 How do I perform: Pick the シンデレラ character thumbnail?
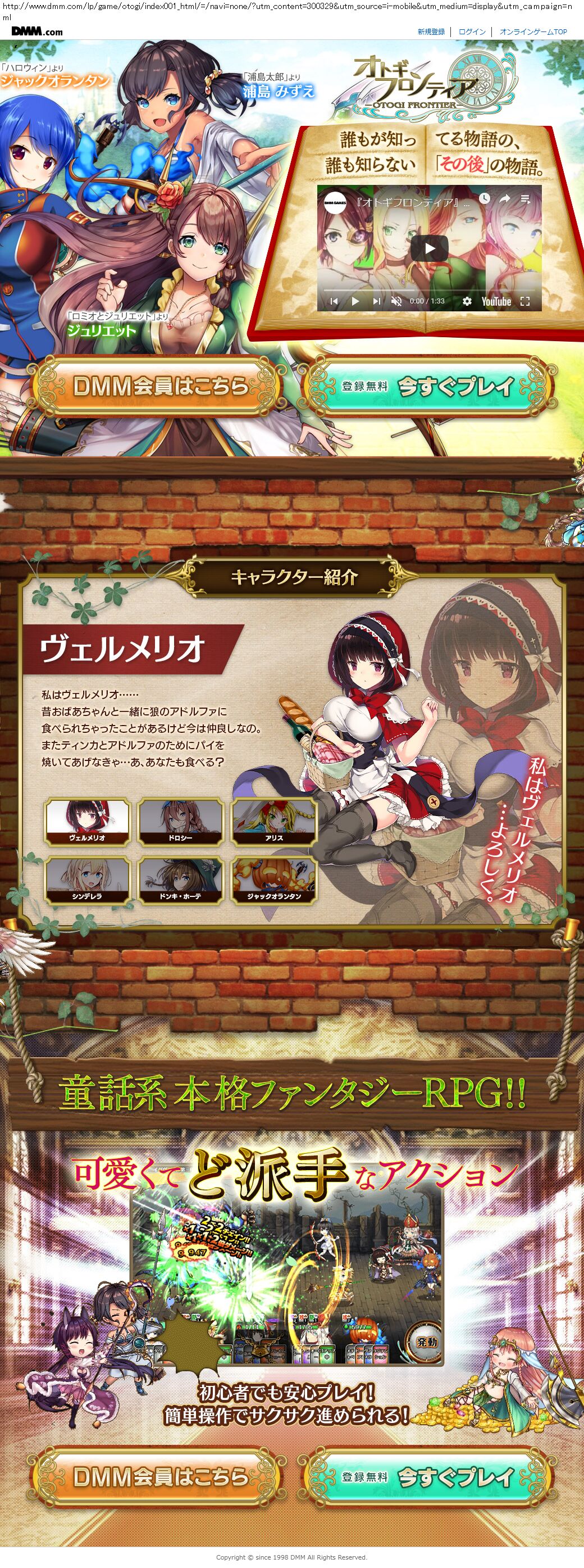88,880
